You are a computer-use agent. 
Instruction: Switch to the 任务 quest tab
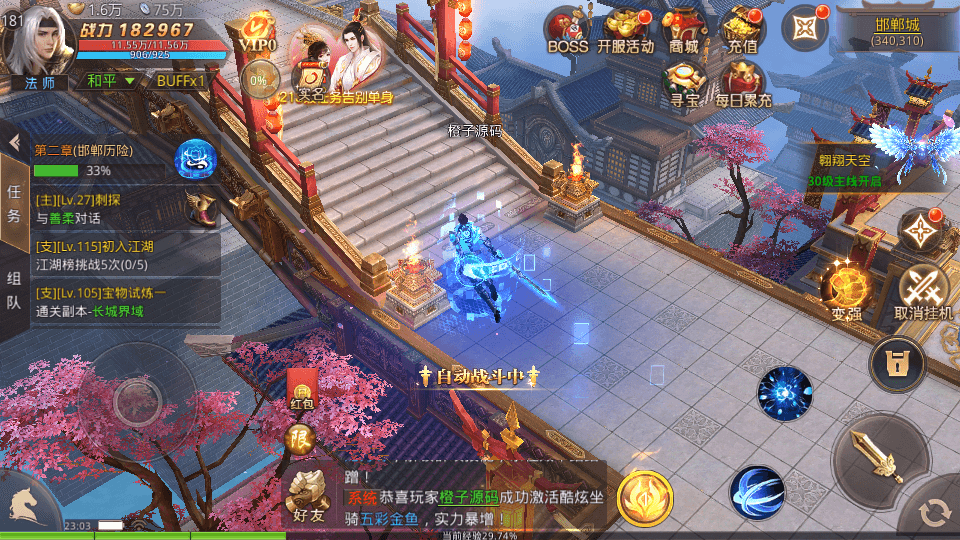click(x=14, y=203)
